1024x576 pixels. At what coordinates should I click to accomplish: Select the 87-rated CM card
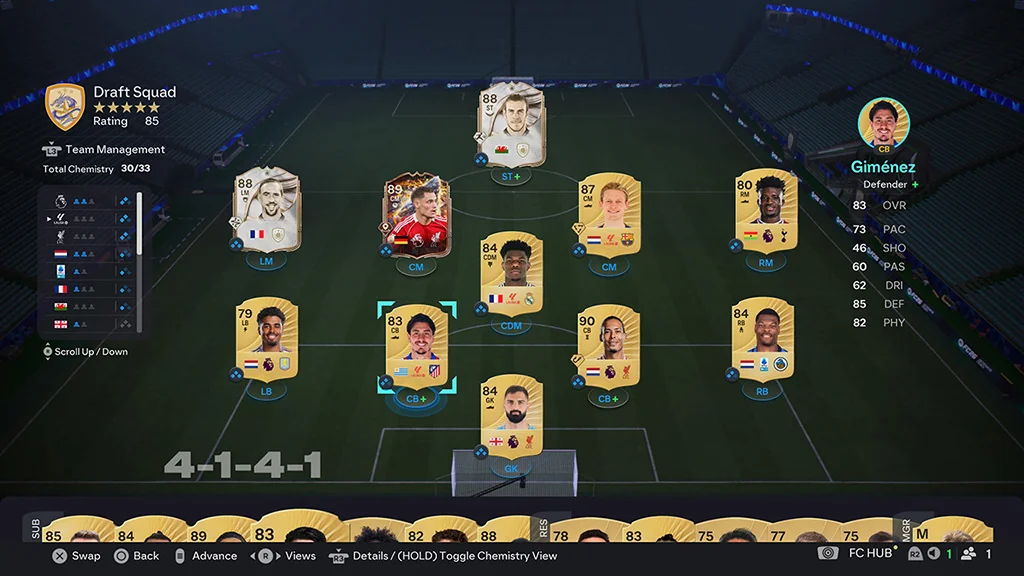point(609,215)
